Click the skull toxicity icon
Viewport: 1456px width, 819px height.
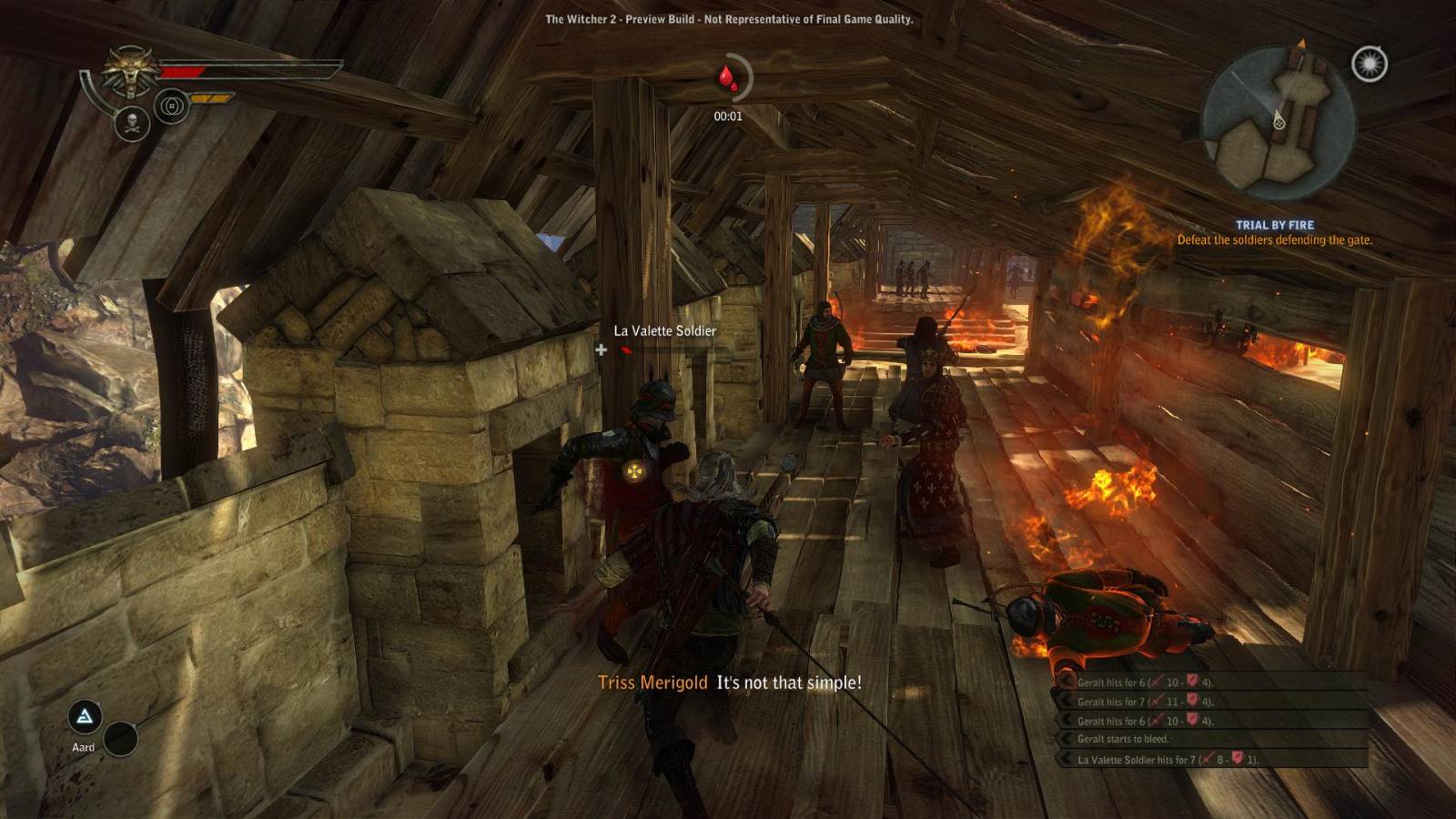(132, 123)
